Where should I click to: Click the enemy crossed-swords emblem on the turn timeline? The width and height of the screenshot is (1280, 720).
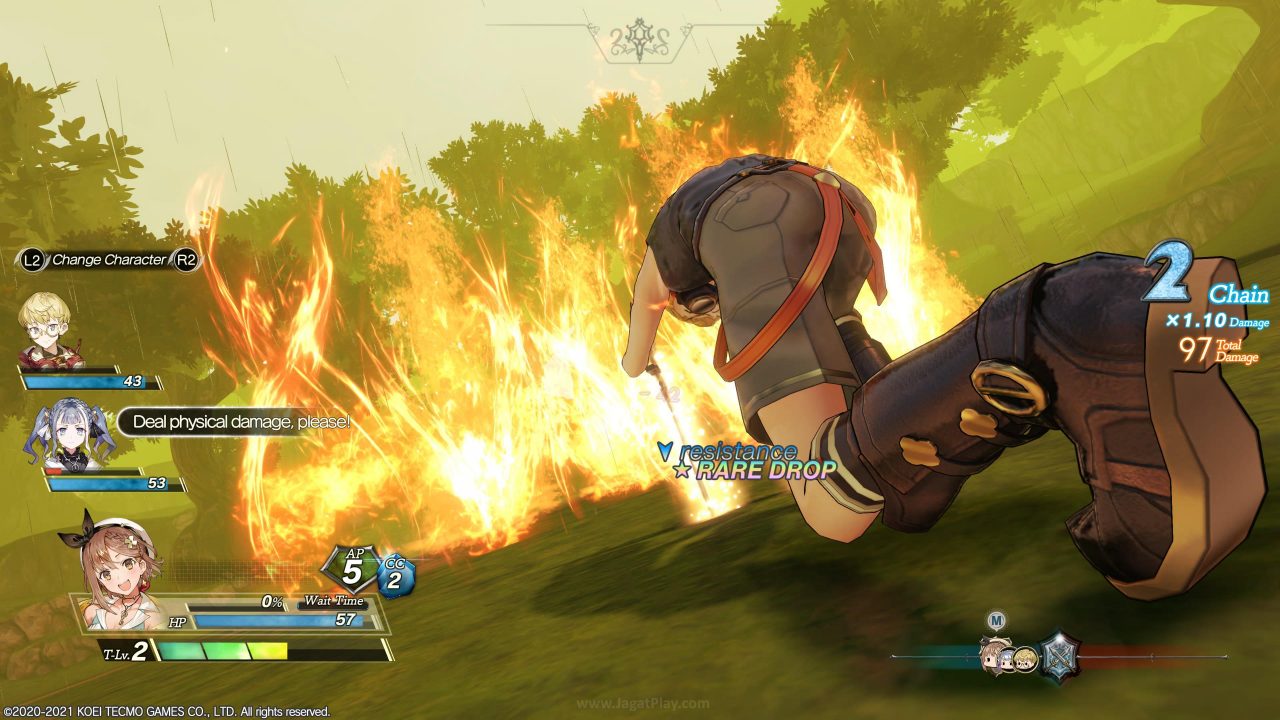coord(1058,657)
